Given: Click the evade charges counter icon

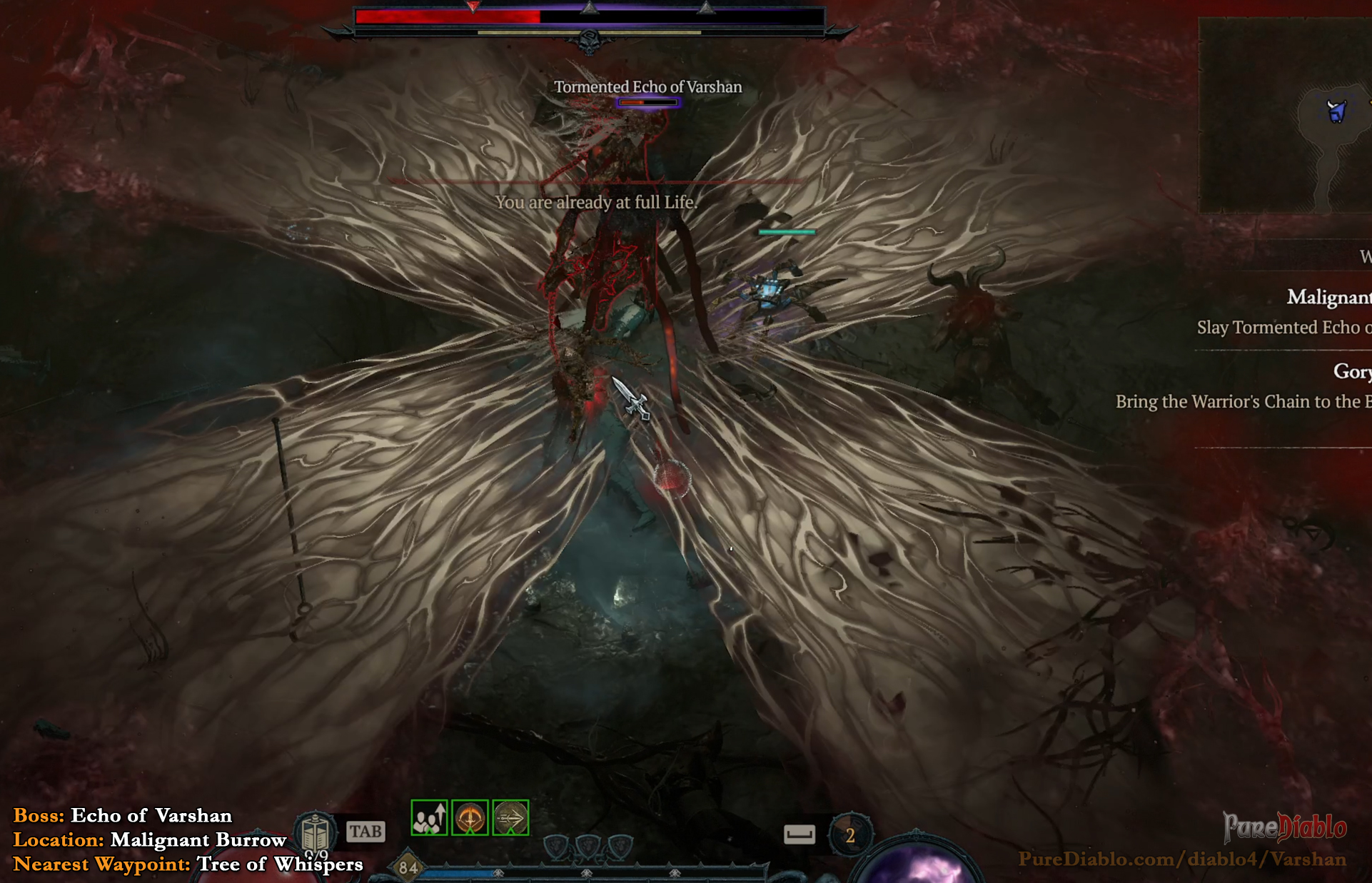Looking at the screenshot, I should 849,835.
